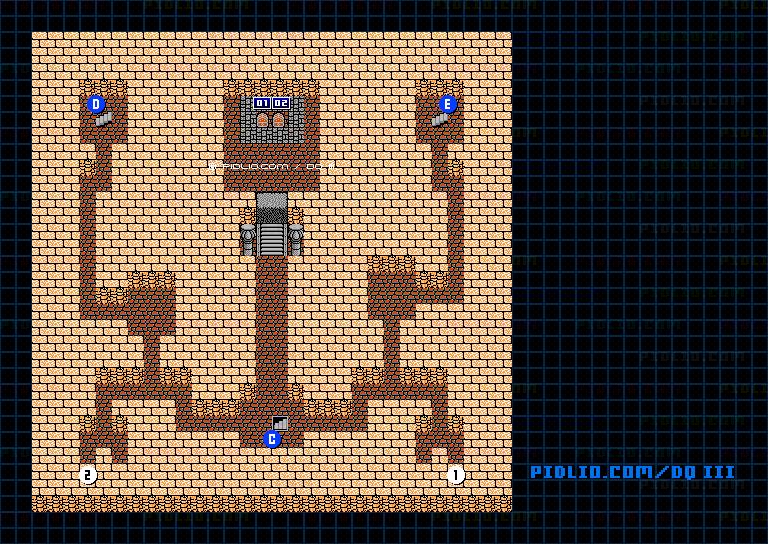Choose the white number 1 marker
Screen dimensions: 768x544
click(x=456, y=475)
